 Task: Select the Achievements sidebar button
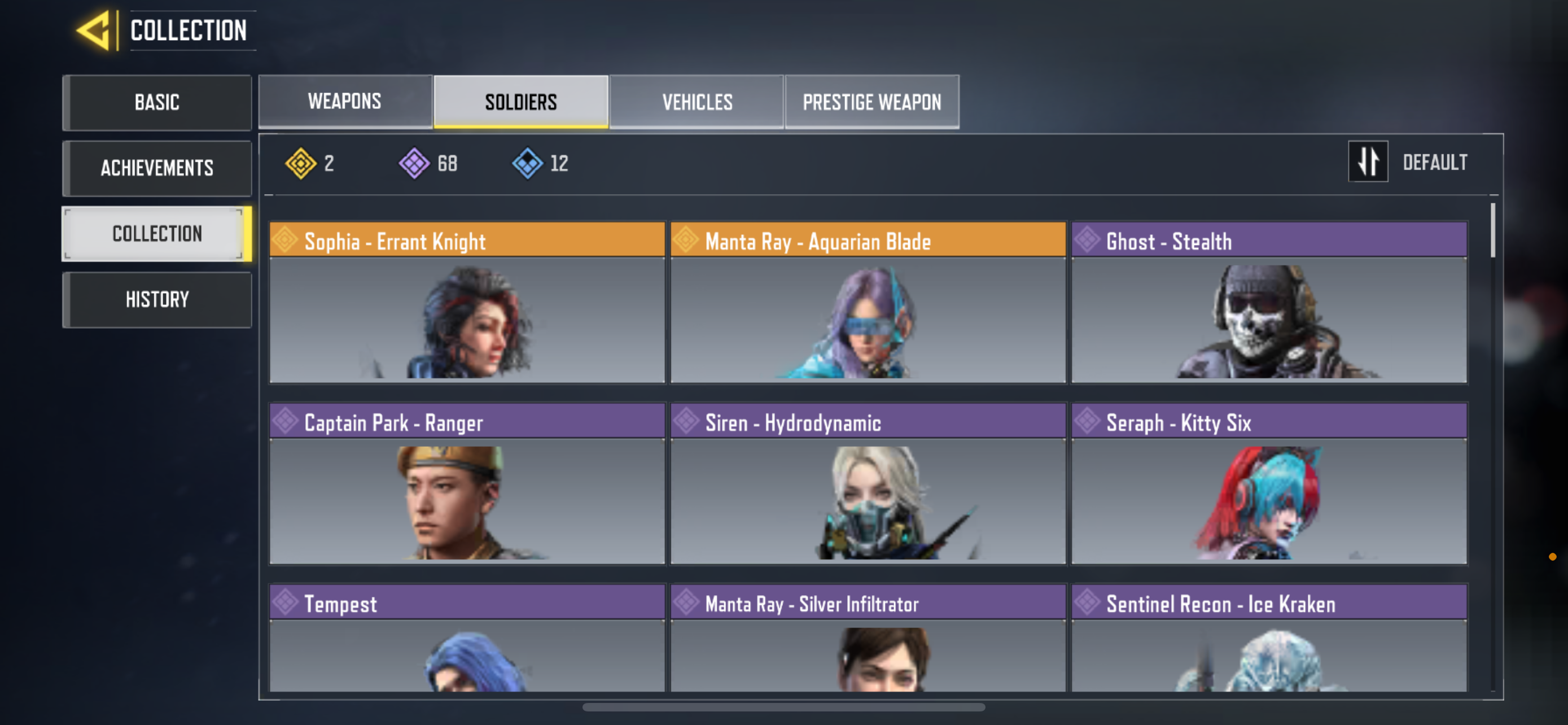(x=157, y=168)
